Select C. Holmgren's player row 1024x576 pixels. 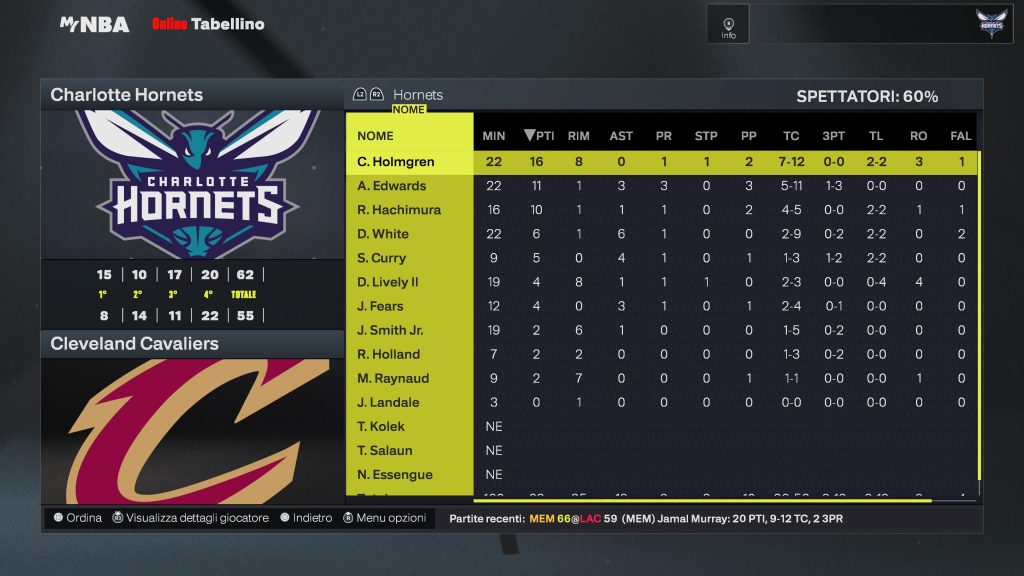tap(396, 162)
